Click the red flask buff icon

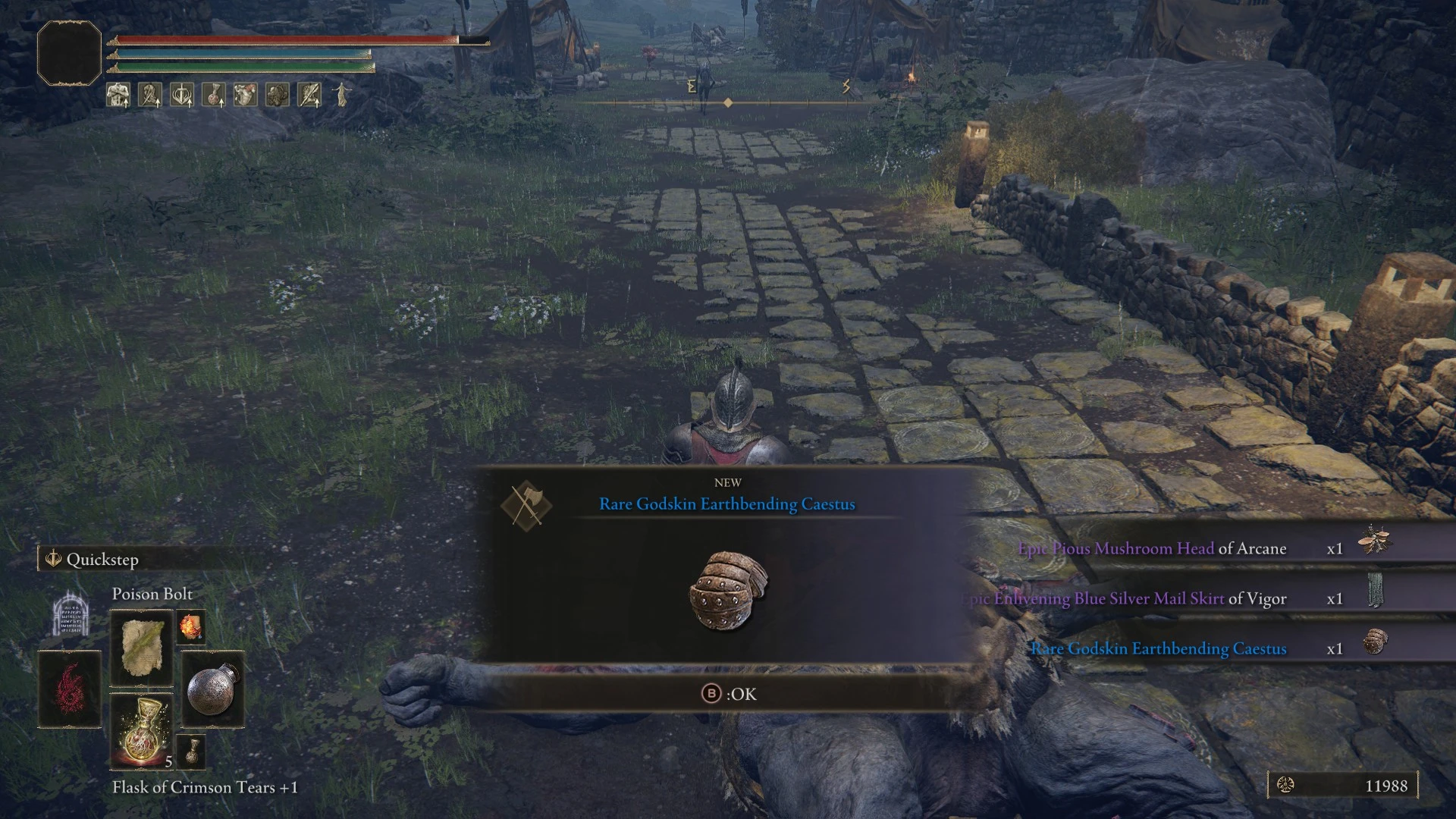tap(213, 95)
